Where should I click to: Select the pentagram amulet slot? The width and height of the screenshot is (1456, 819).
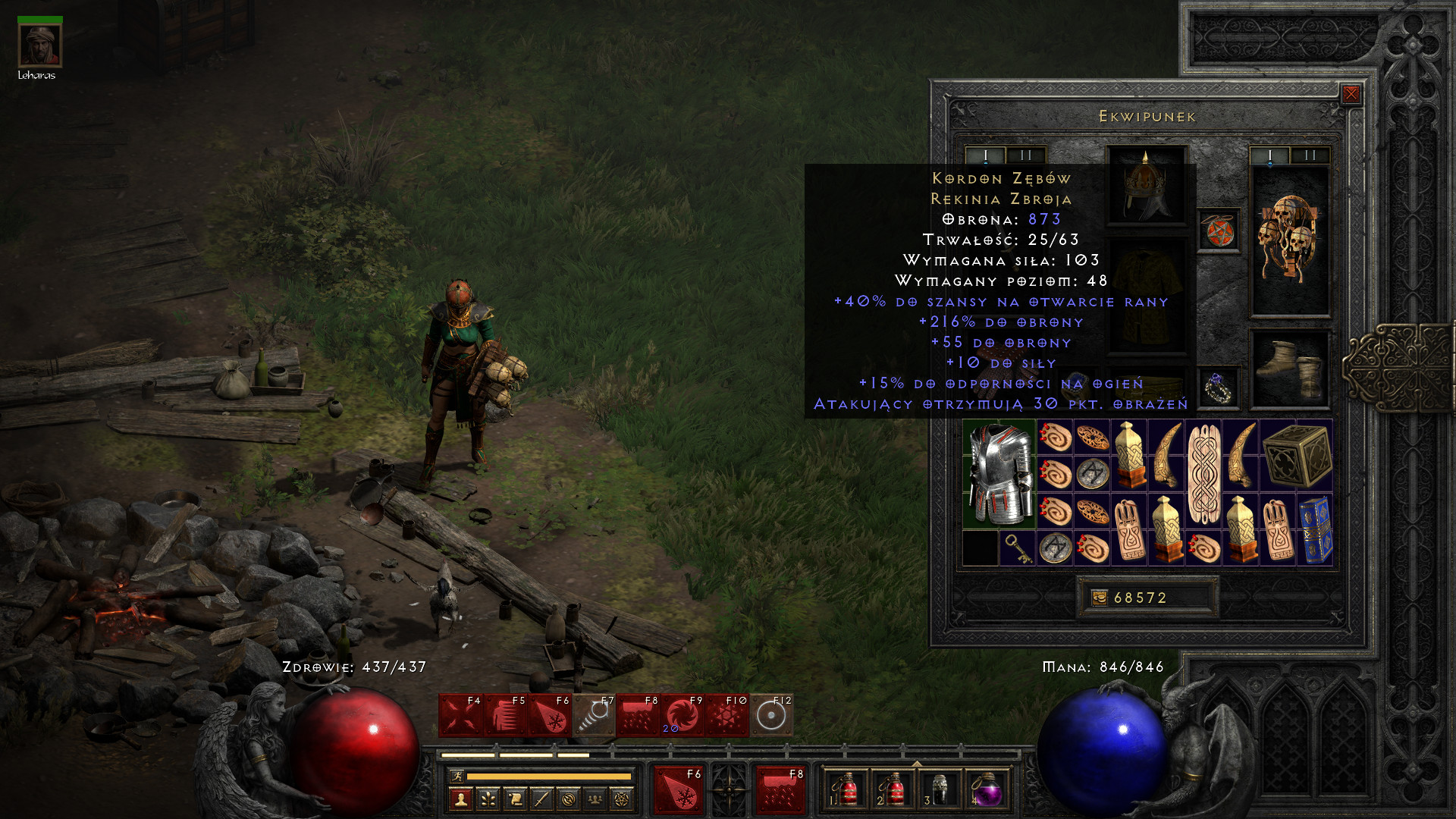[x=1219, y=231]
